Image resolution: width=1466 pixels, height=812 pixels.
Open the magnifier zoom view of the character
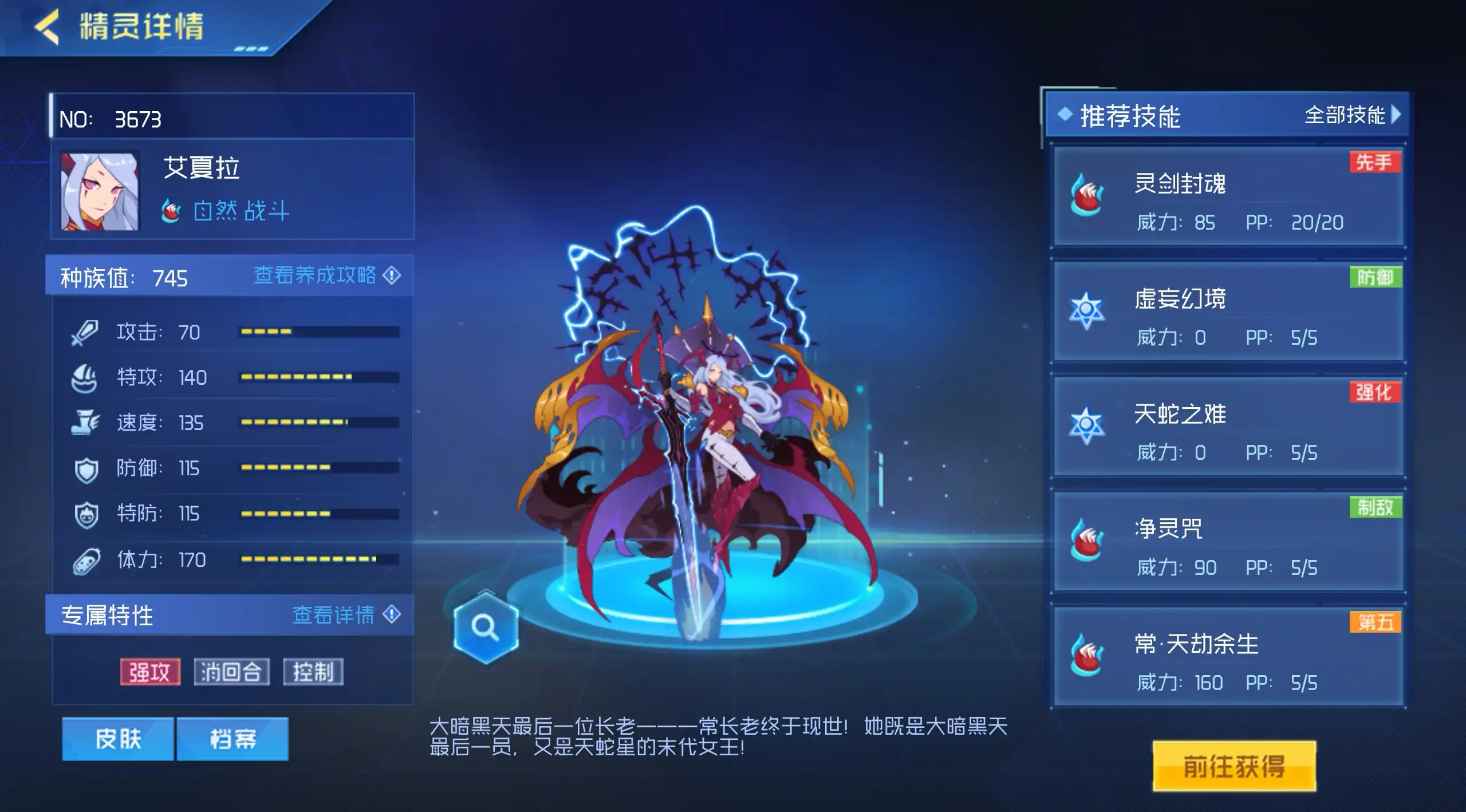tap(486, 628)
